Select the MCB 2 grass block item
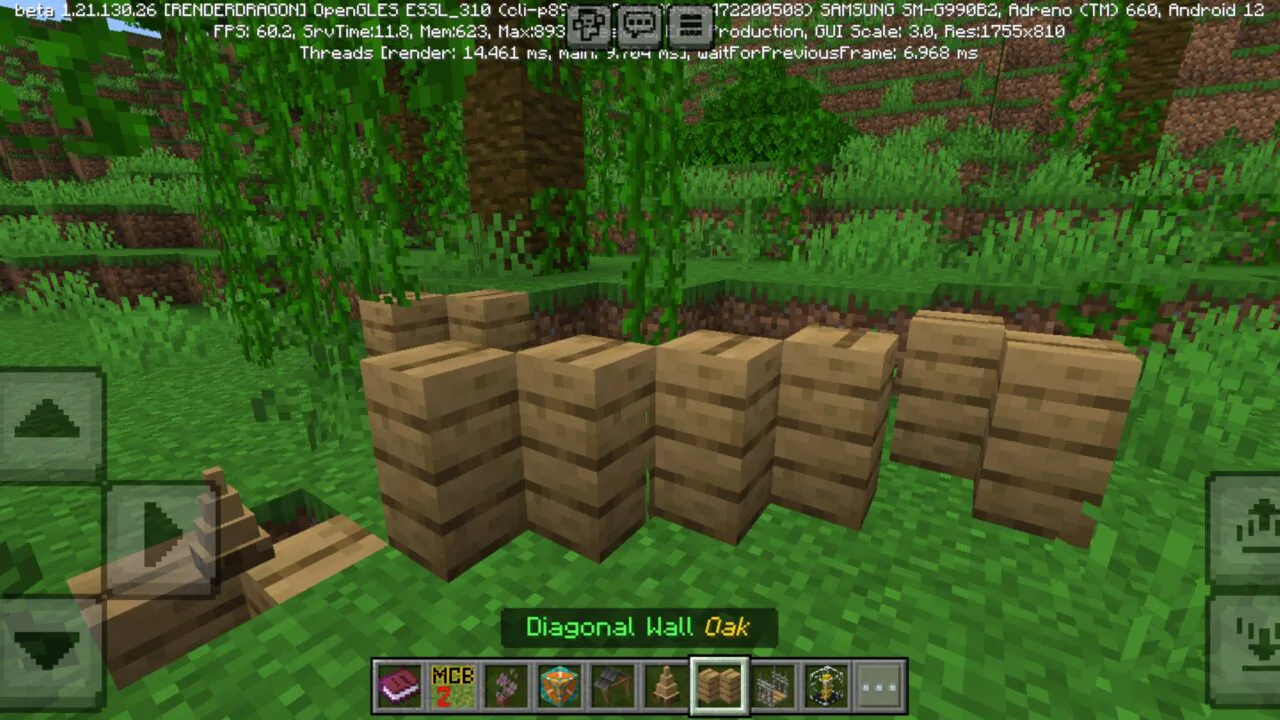Image resolution: width=1280 pixels, height=720 pixels. (x=453, y=684)
